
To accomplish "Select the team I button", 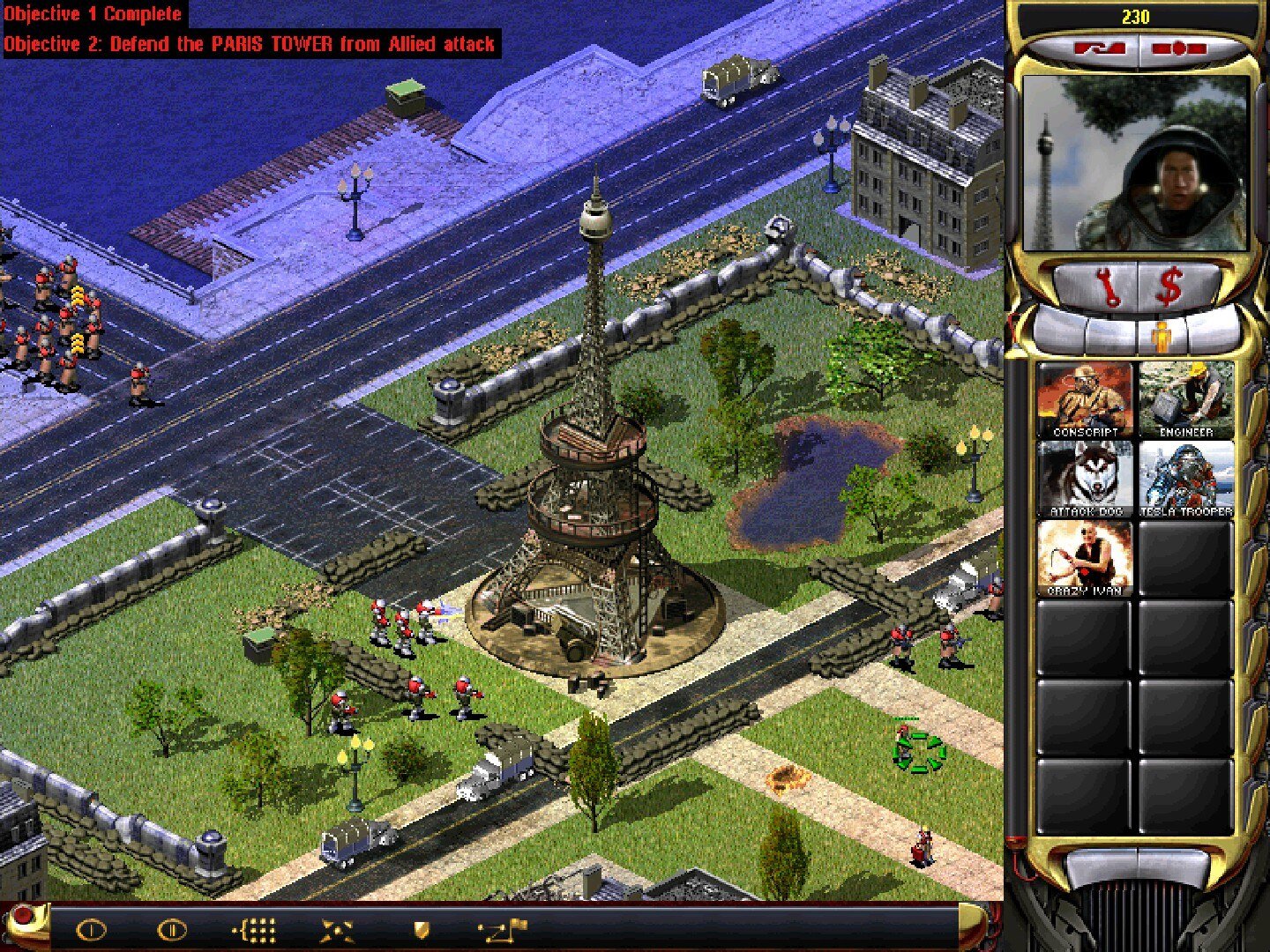I will click(91, 930).
